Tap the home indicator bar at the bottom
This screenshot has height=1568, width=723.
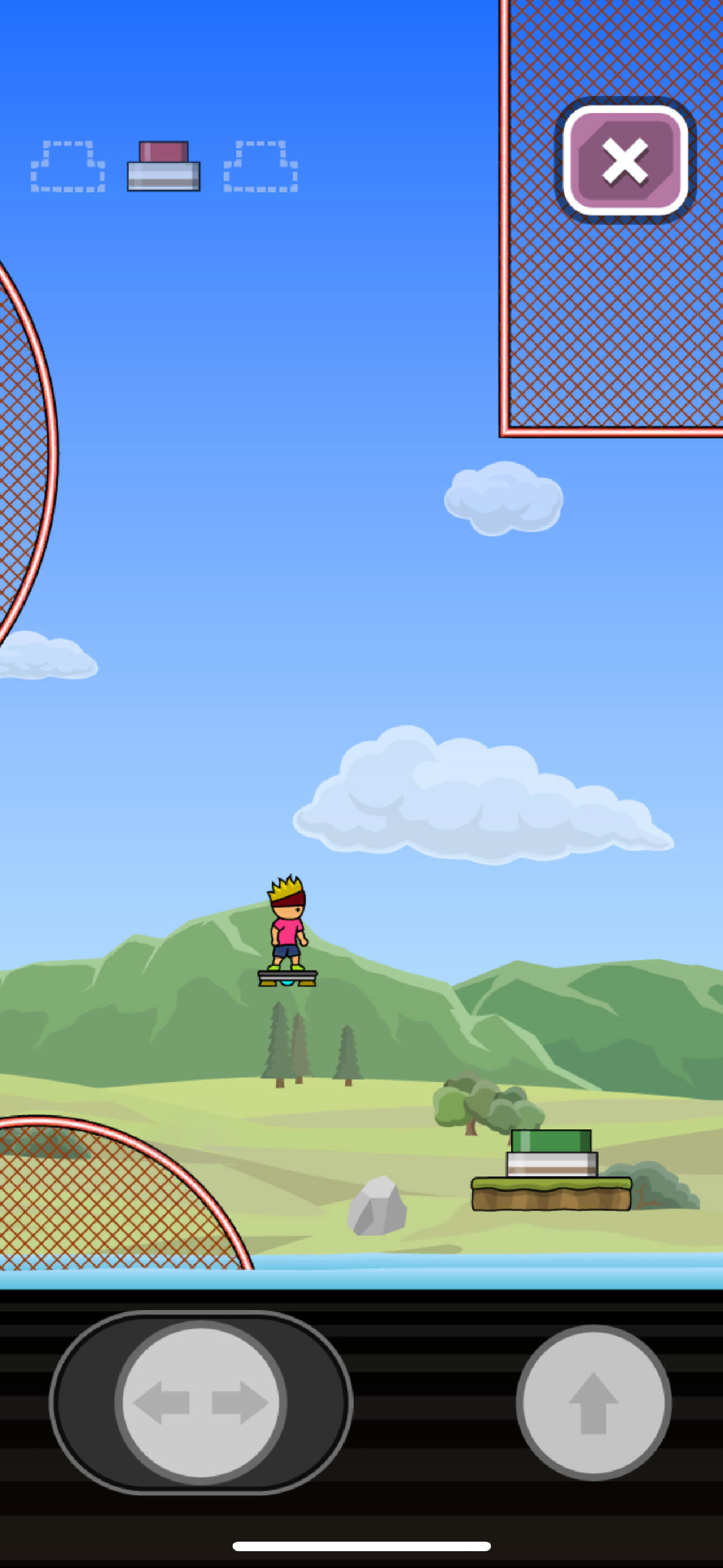361,1546
